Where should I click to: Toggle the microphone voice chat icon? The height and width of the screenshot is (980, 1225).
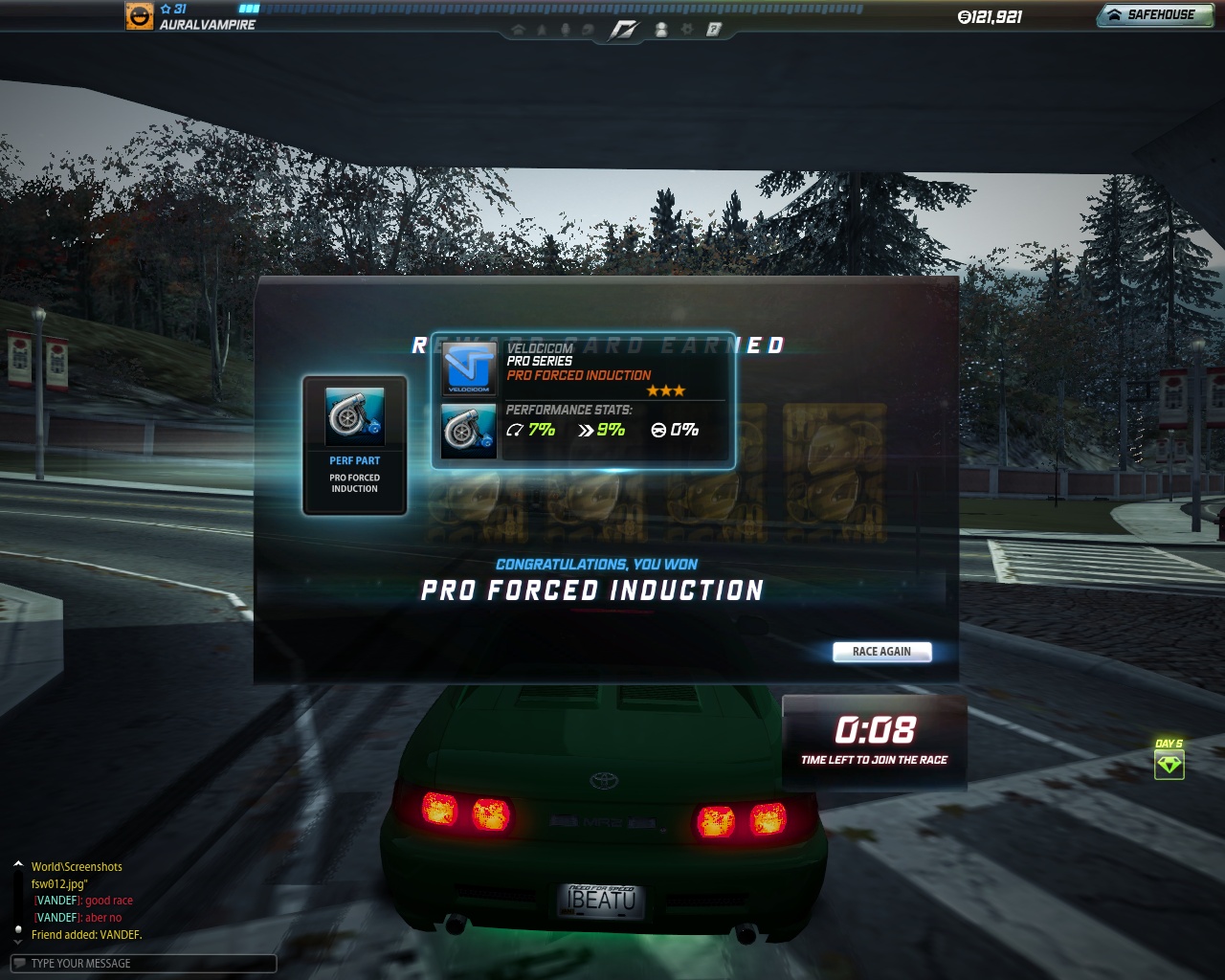(x=565, y=30)
